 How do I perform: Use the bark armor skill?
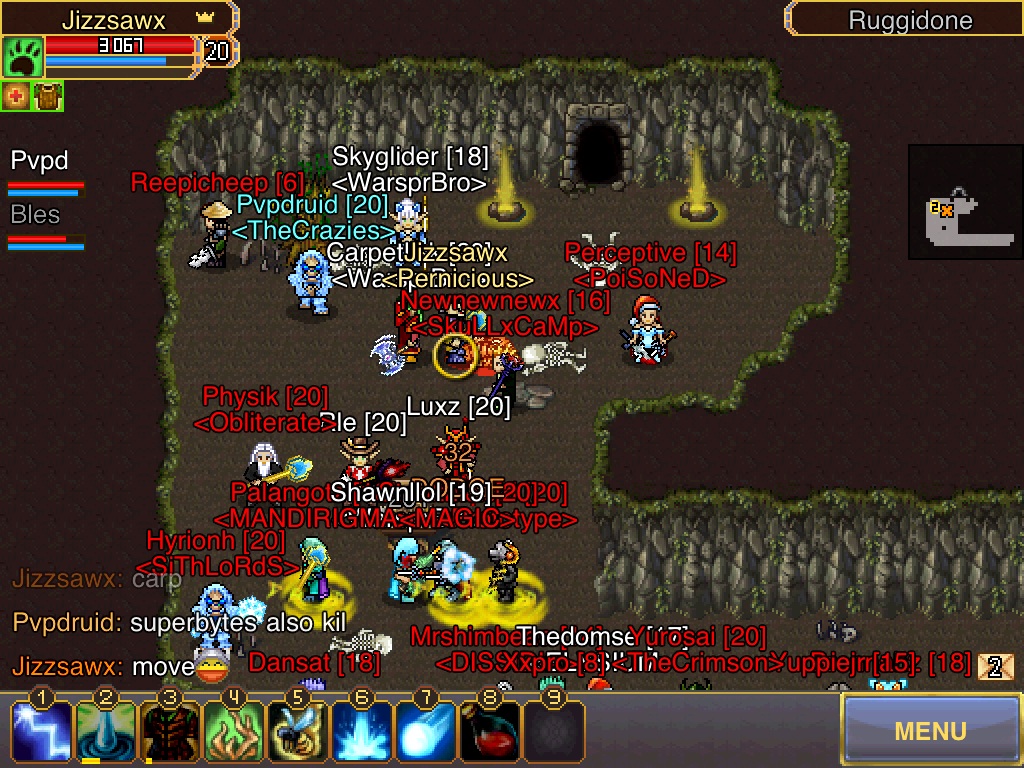point(170,730)
